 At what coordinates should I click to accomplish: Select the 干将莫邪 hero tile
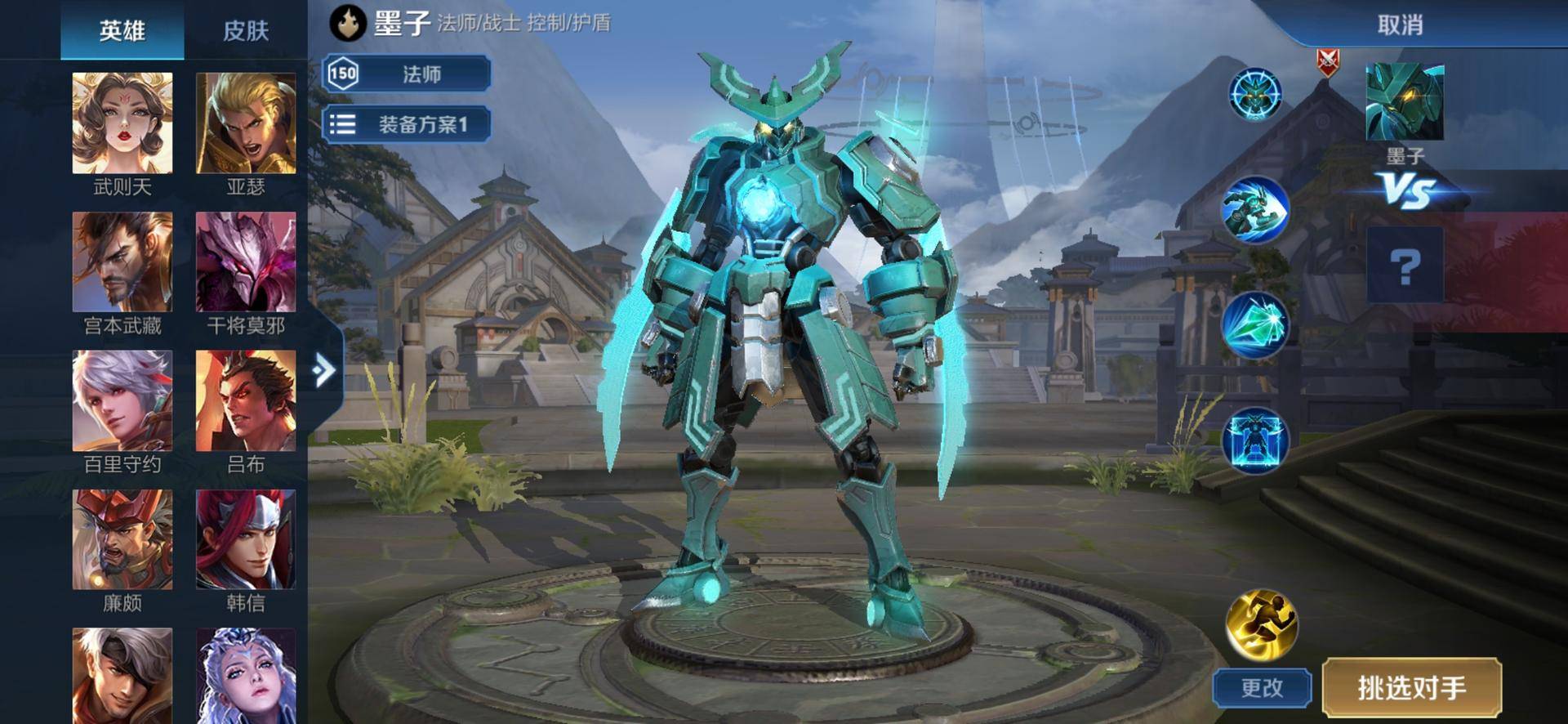pyautogui.click(x=246, y=262)
